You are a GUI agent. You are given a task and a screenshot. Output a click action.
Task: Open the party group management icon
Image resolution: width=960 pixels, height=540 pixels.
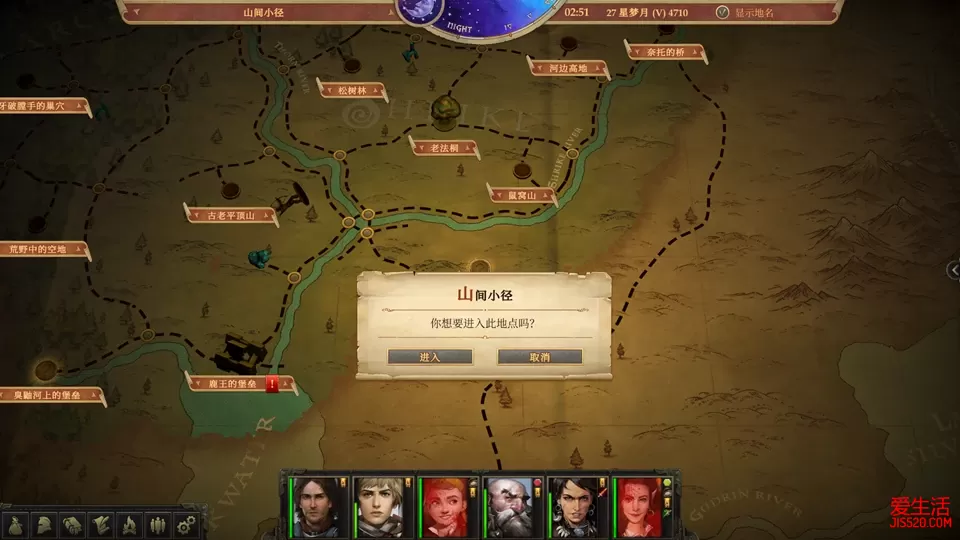tap(157, 524)
